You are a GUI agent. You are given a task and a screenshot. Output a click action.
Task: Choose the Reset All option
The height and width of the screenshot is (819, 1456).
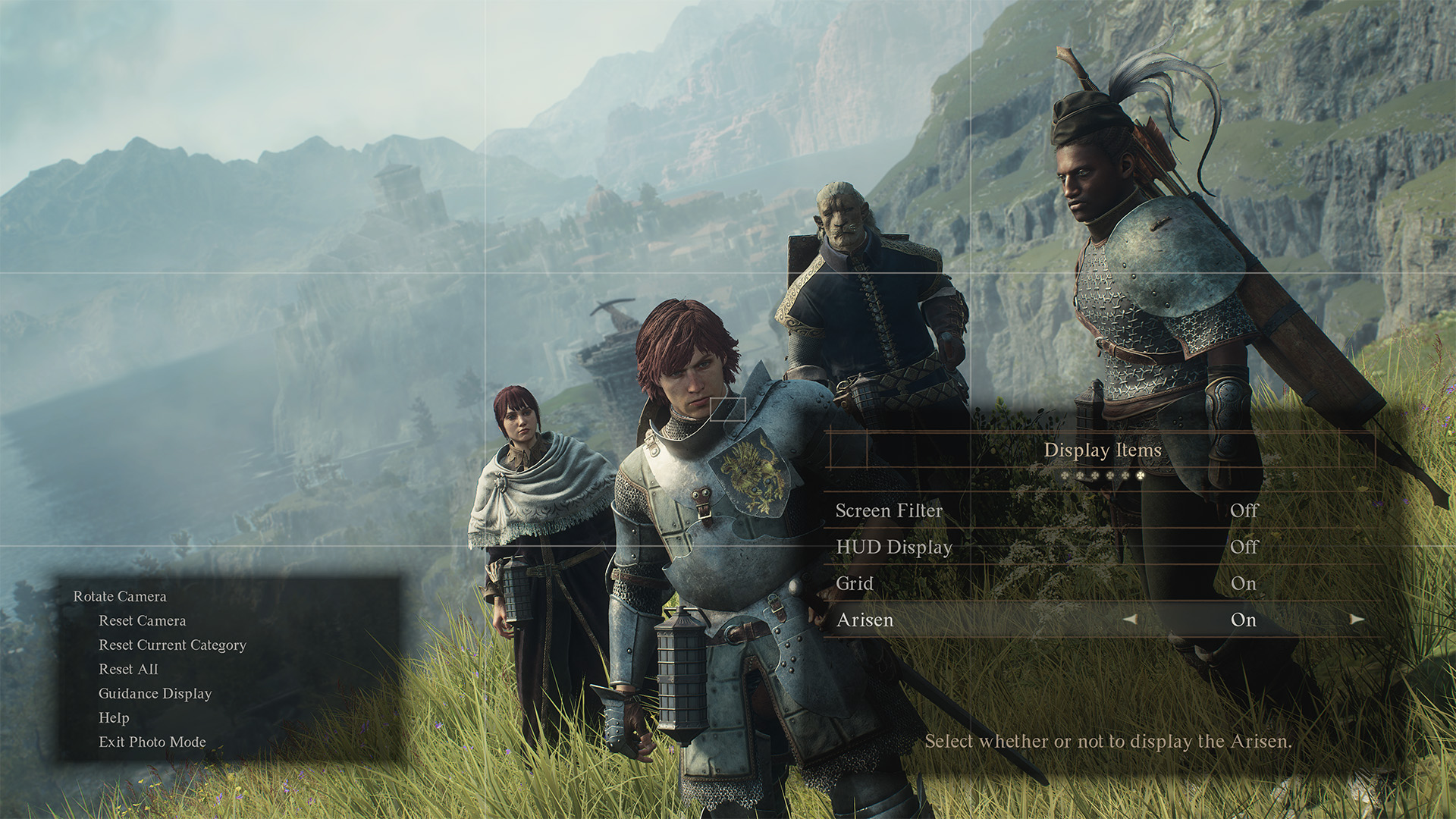128,670
